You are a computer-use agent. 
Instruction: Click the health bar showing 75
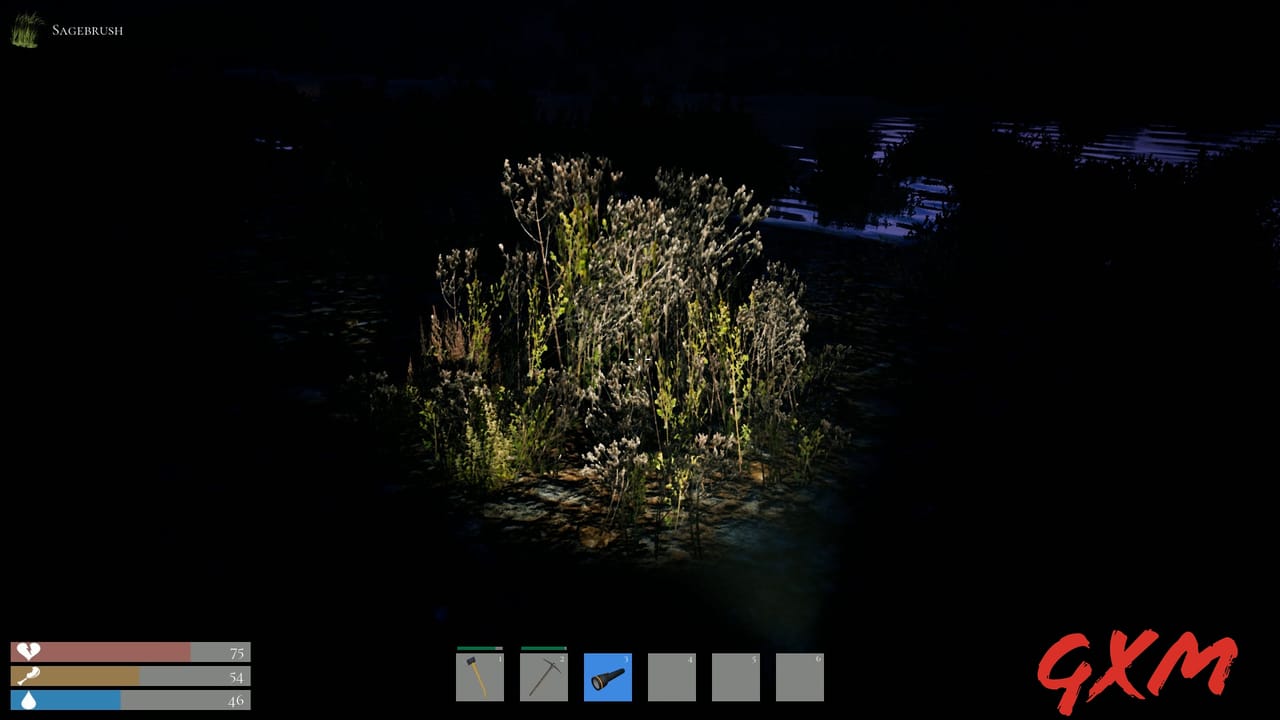pyautogui.click(x=130, y=652)
